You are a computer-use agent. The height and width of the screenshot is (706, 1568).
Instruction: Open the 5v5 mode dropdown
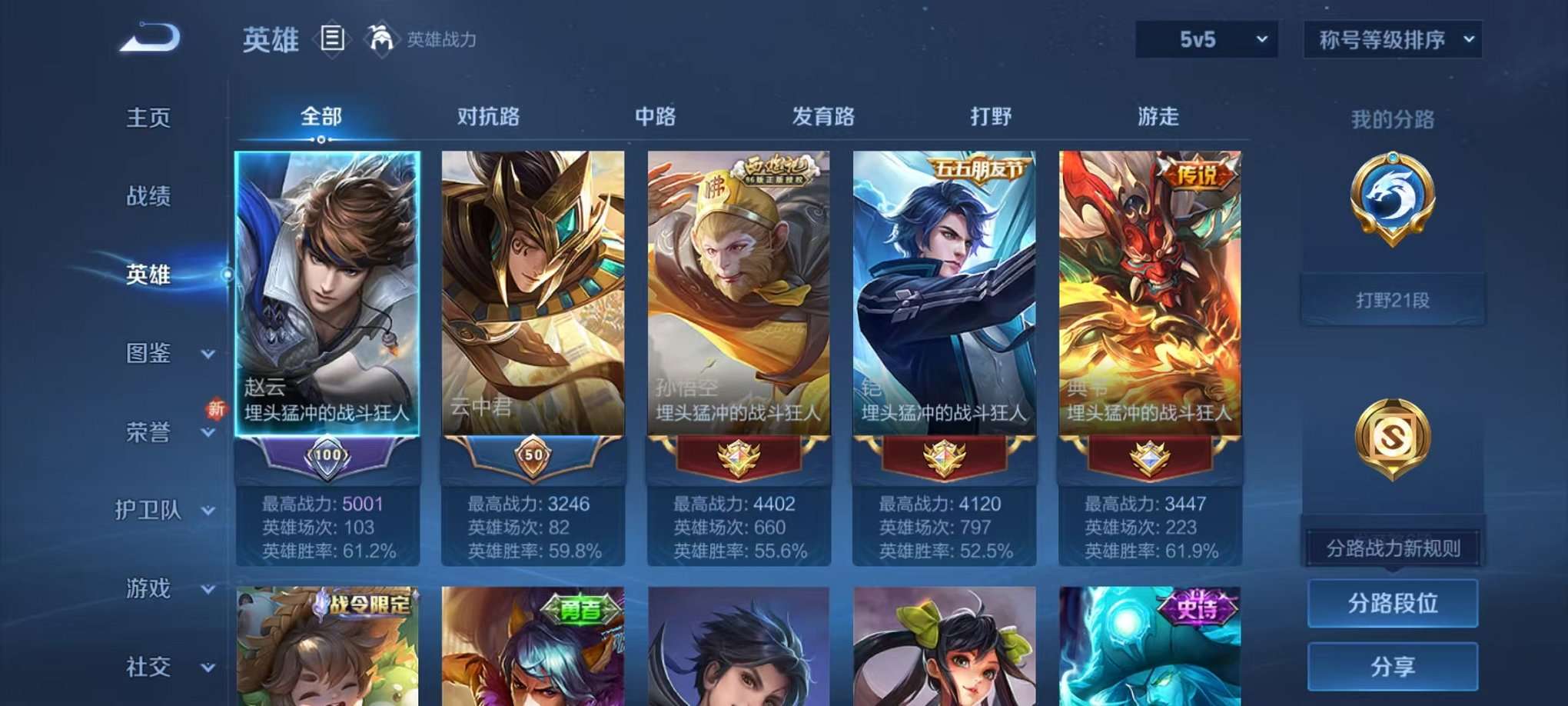[x=1205, y=38]
